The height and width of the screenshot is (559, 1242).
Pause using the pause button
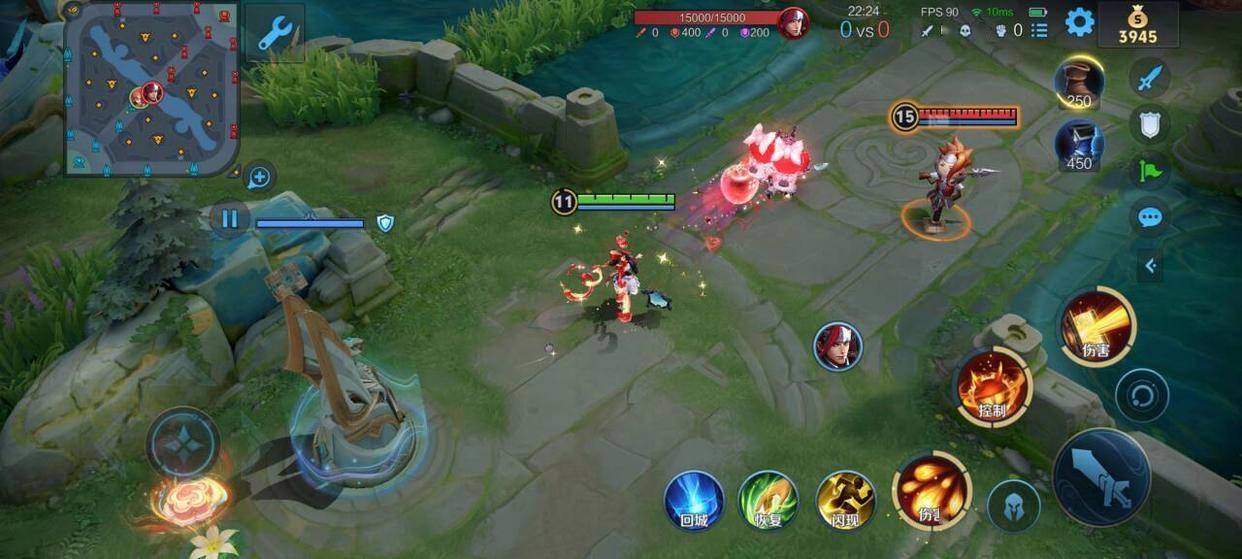point(230,219)
